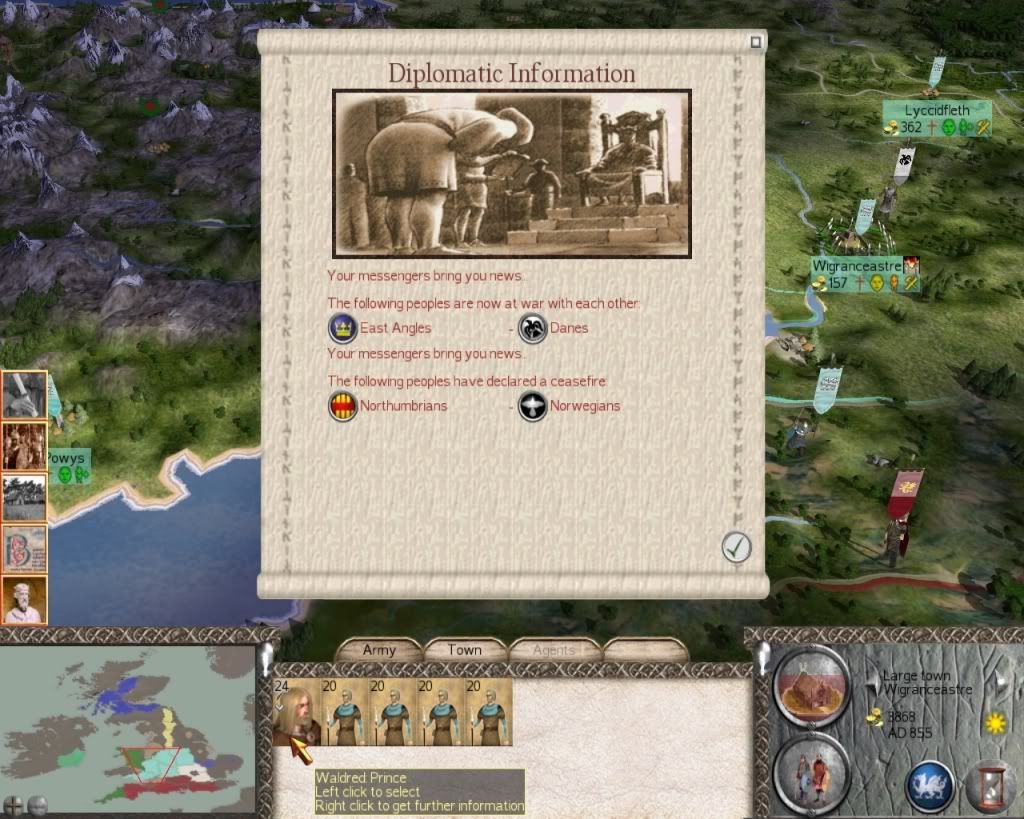Select the Wigranceastre settlement label on the map
Image resolution: width=1024 pixels, height=819 pixels.
coord(857,267)
